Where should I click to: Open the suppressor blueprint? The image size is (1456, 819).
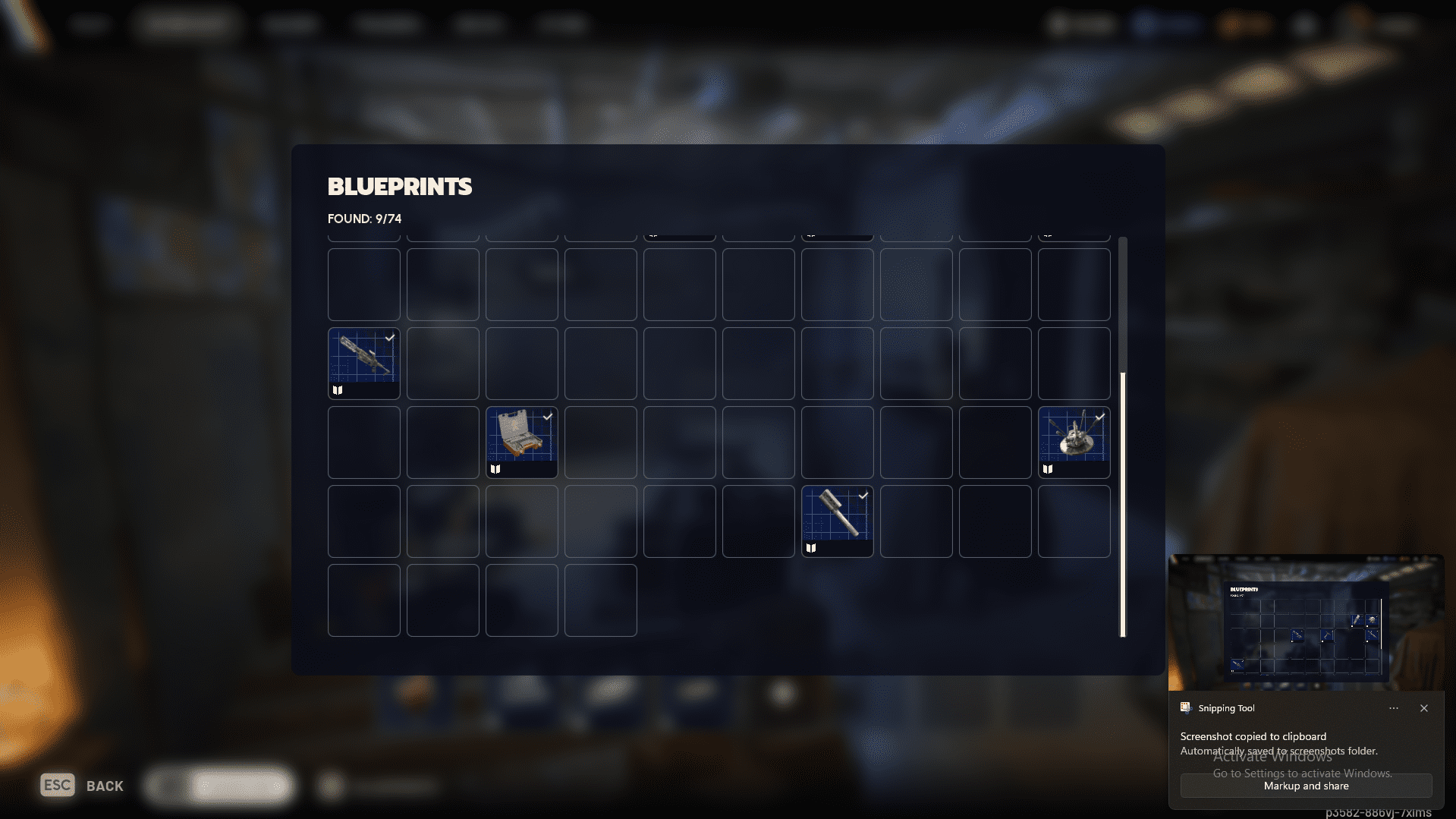(x=837, y=520)
